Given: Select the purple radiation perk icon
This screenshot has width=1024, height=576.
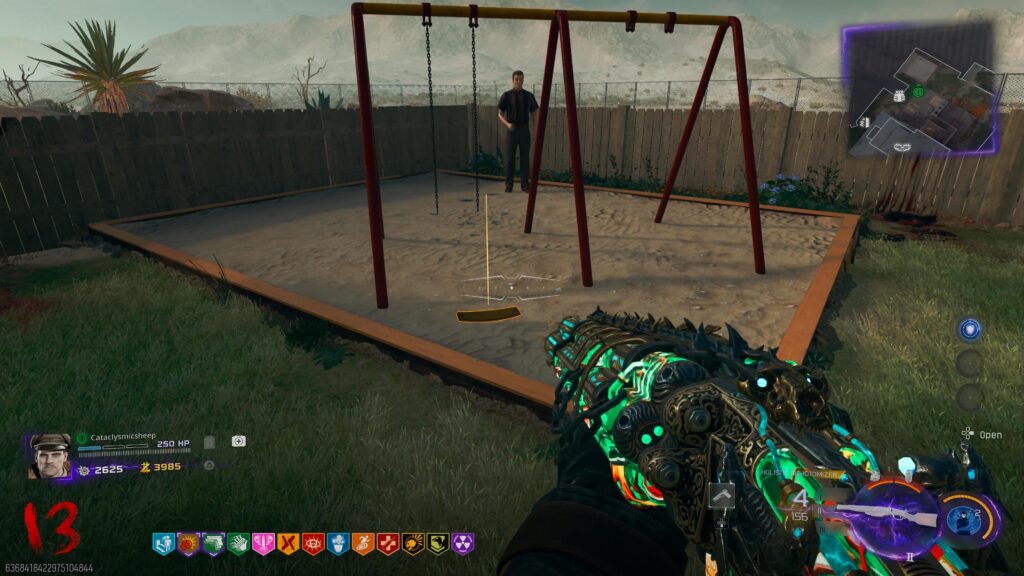Looking at the screenshot, I should [463, 543].
